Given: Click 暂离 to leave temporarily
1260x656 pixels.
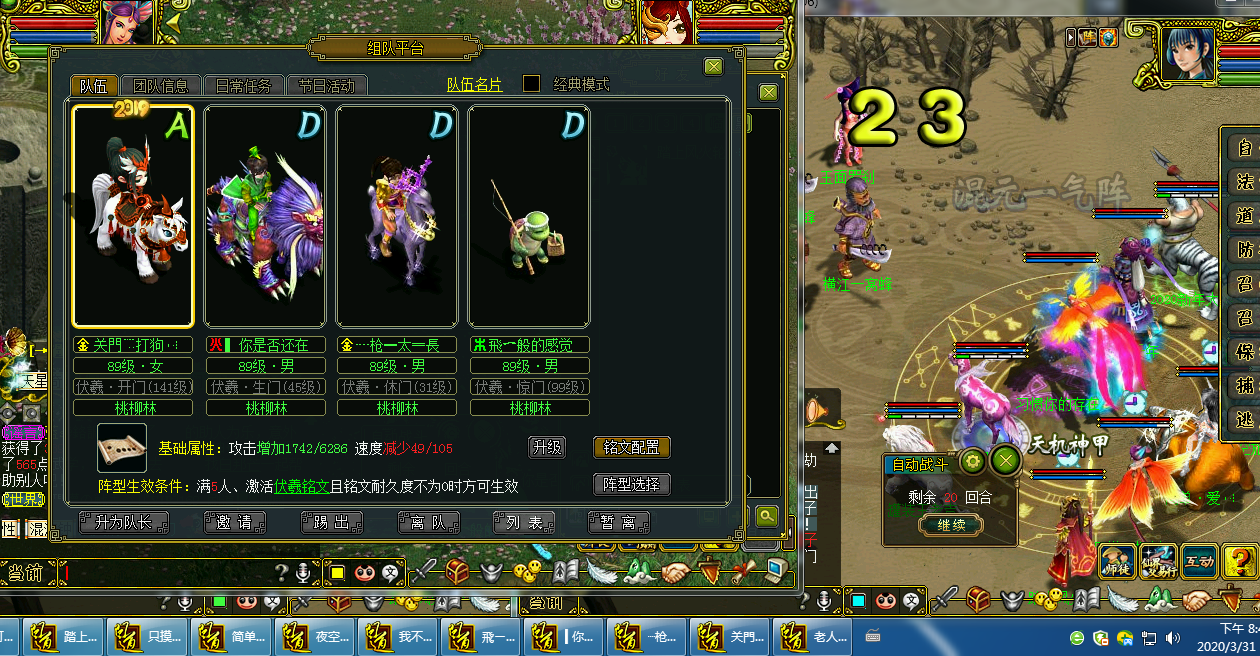Looking at the screenshot, I should pyautogui.click(x=618, y=522).
